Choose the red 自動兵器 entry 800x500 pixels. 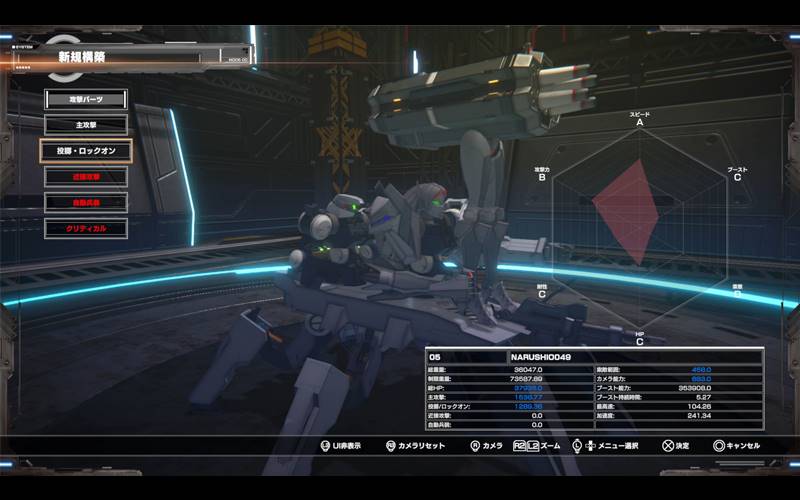(85, 202)
